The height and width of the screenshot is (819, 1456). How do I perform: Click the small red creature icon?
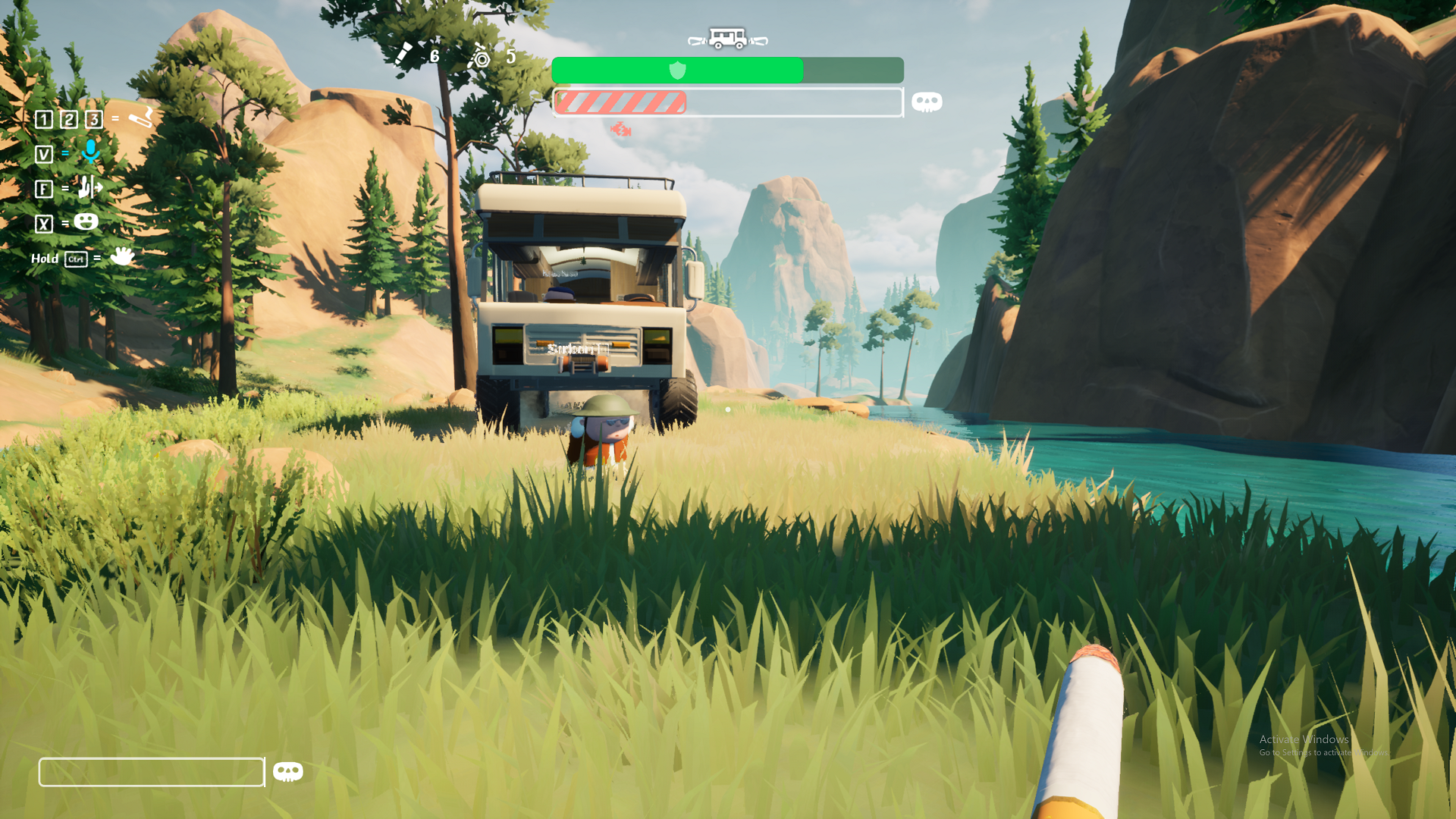coord(620,130)
